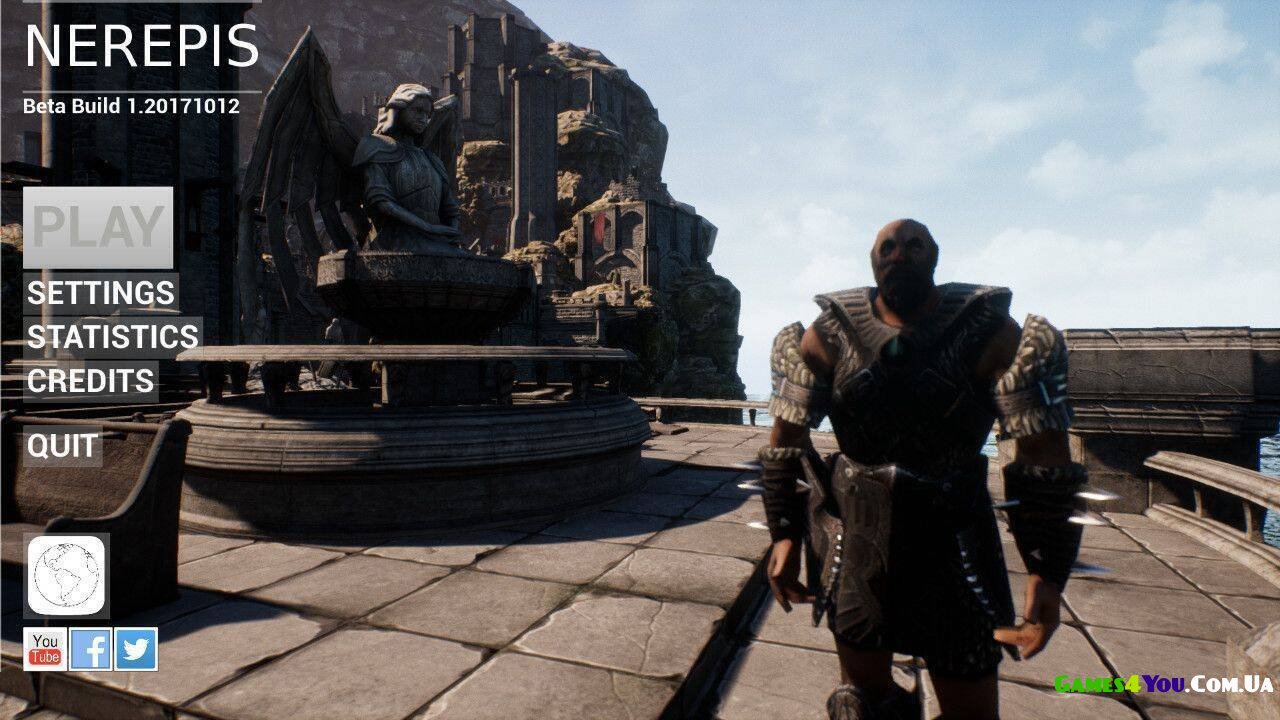
Task: Visit the Facebook page icon
Action: [x=90, y=649]
